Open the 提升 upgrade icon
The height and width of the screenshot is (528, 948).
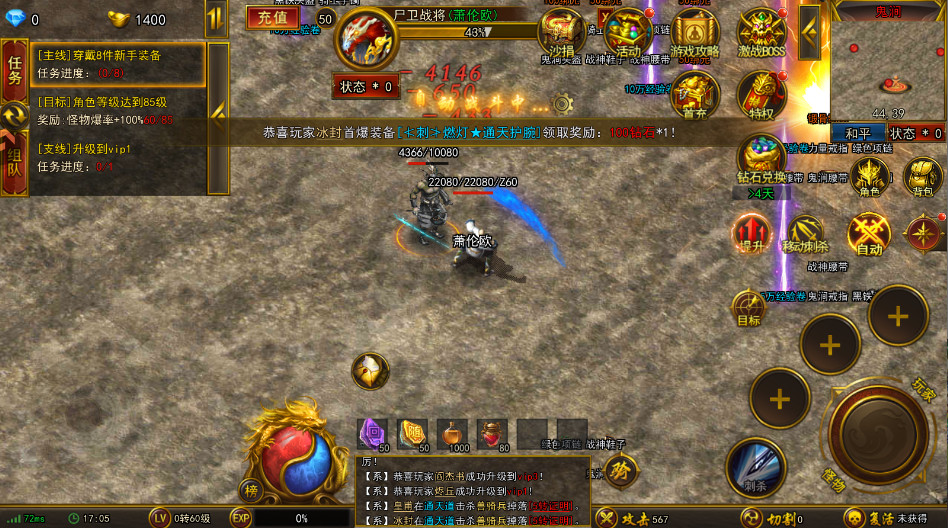click(x=750, y=234)
